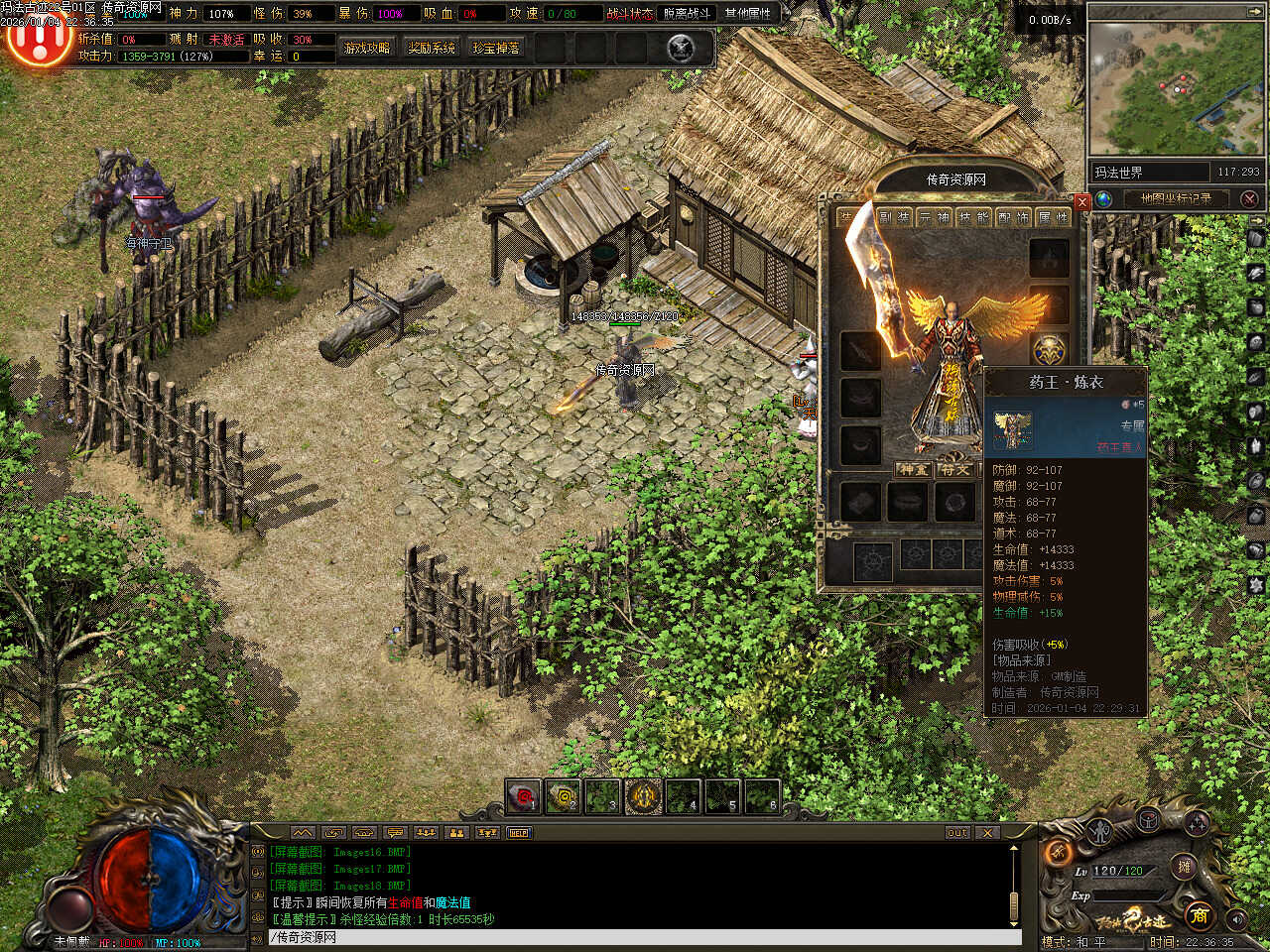Viewport: 1270px width, 952px height.
Task: Use the red item in hotbar slot 1
Action: [x=523, y=796]
